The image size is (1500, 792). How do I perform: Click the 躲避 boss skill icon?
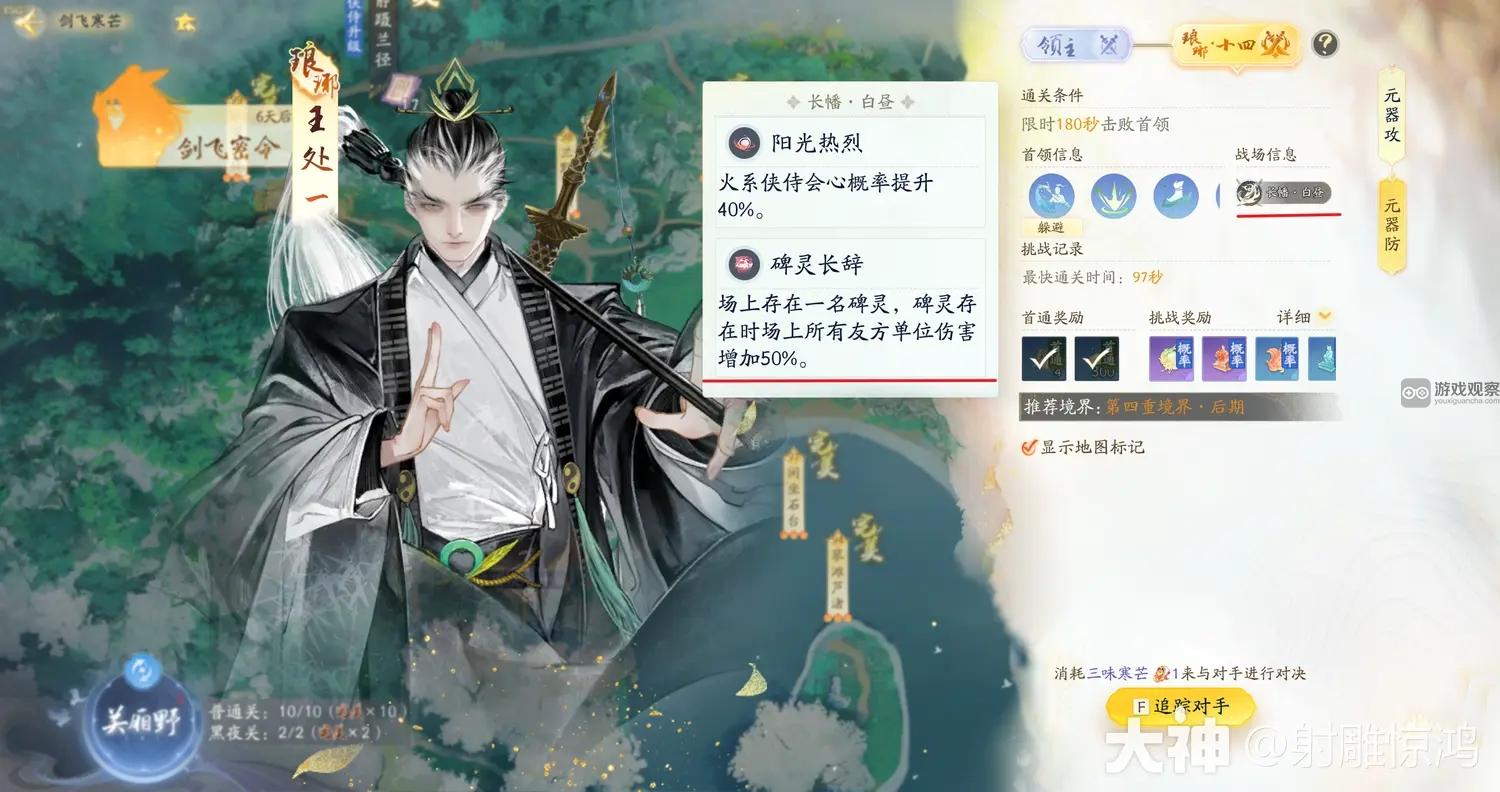(x=1050, y=197)
